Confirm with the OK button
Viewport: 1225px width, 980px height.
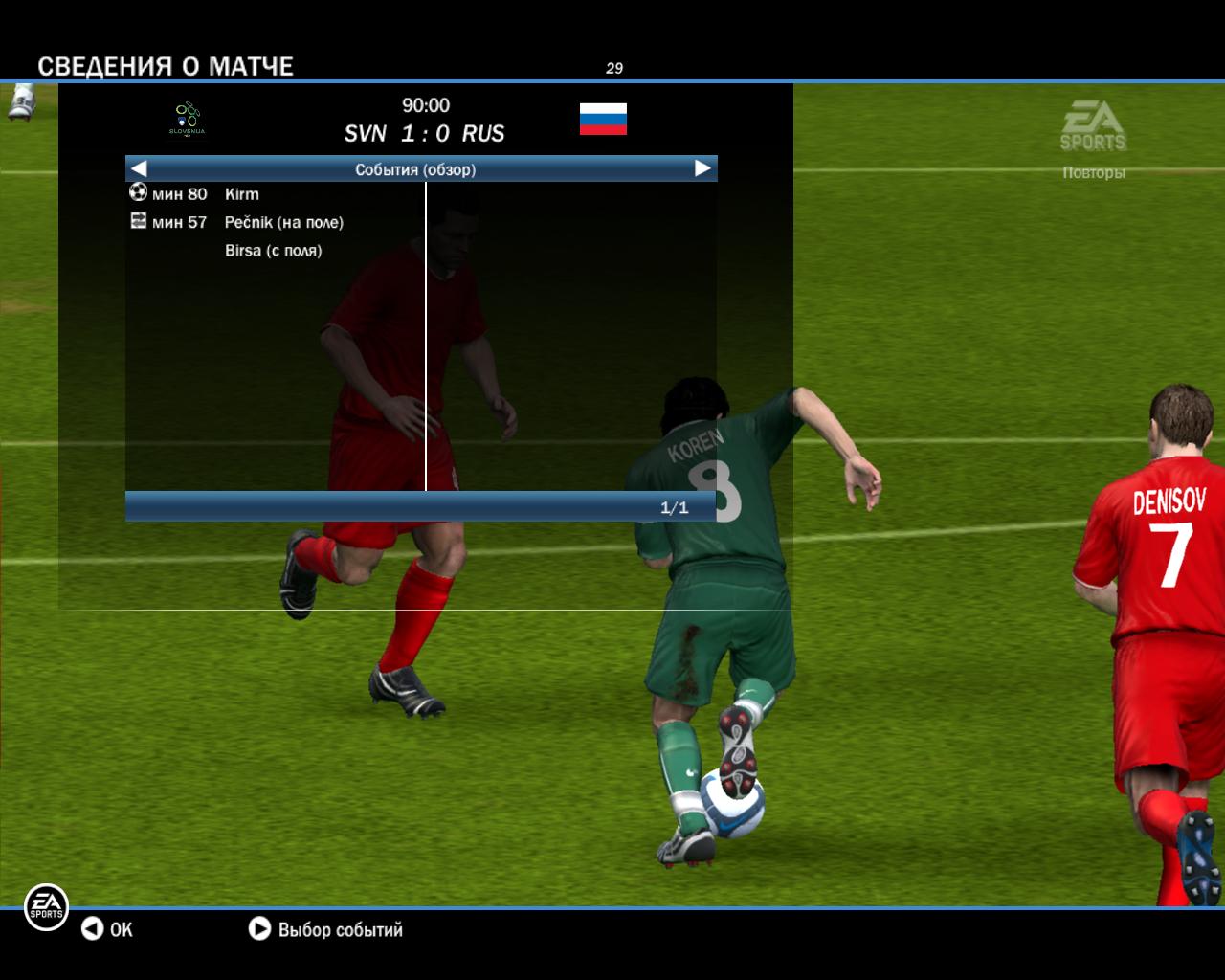[107, 929]
